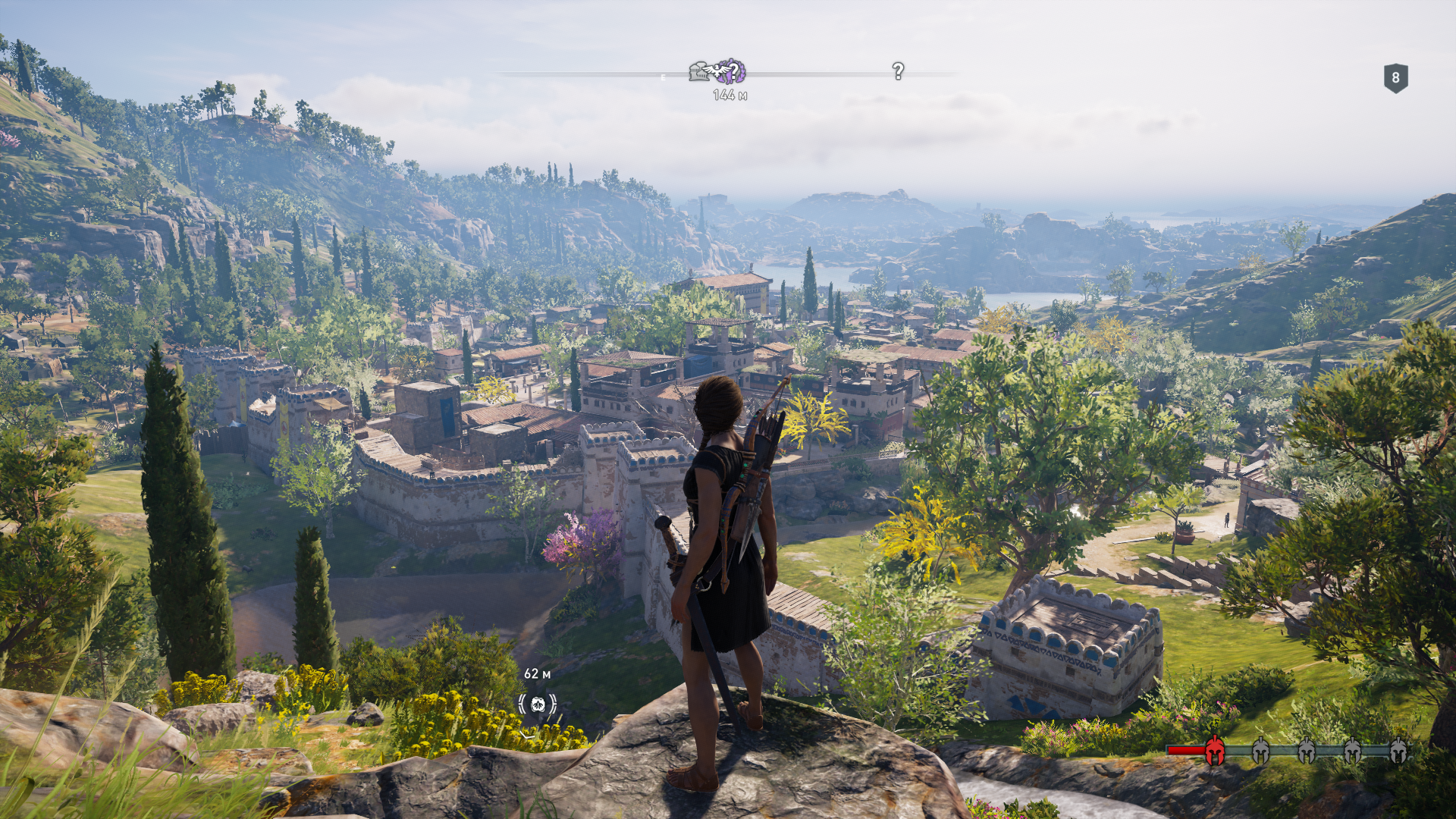Click the purple quest marker on the compass
1456x819 pixels.
pos(730,71)
